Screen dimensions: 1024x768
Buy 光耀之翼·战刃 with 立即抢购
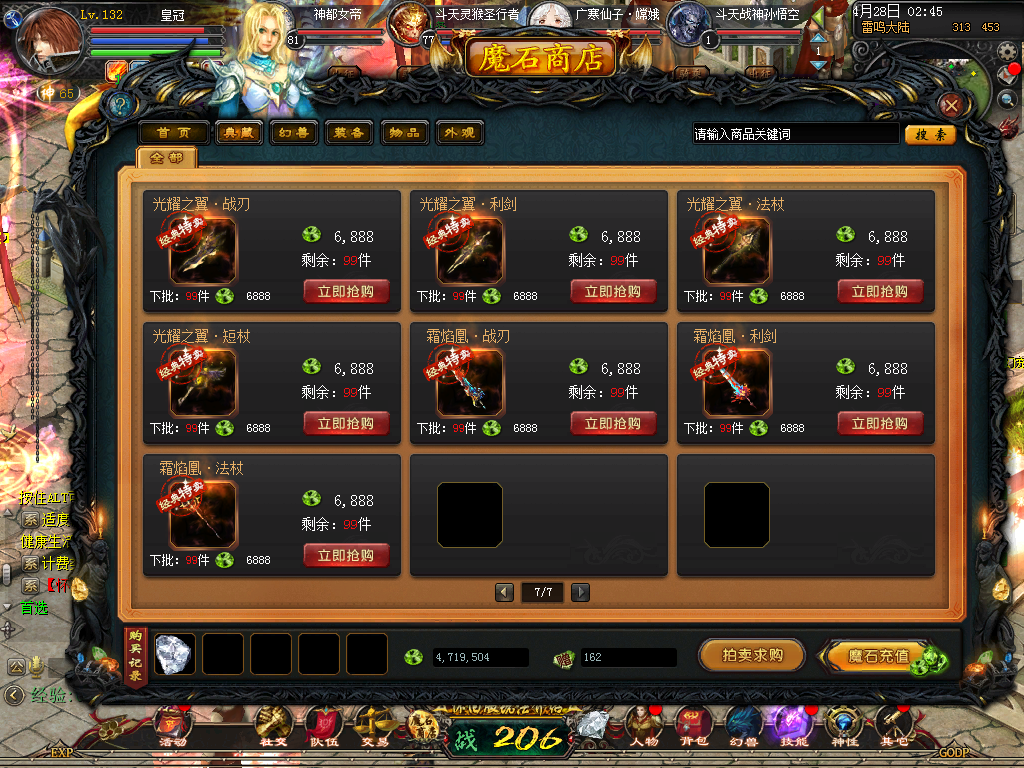(346, 291)
